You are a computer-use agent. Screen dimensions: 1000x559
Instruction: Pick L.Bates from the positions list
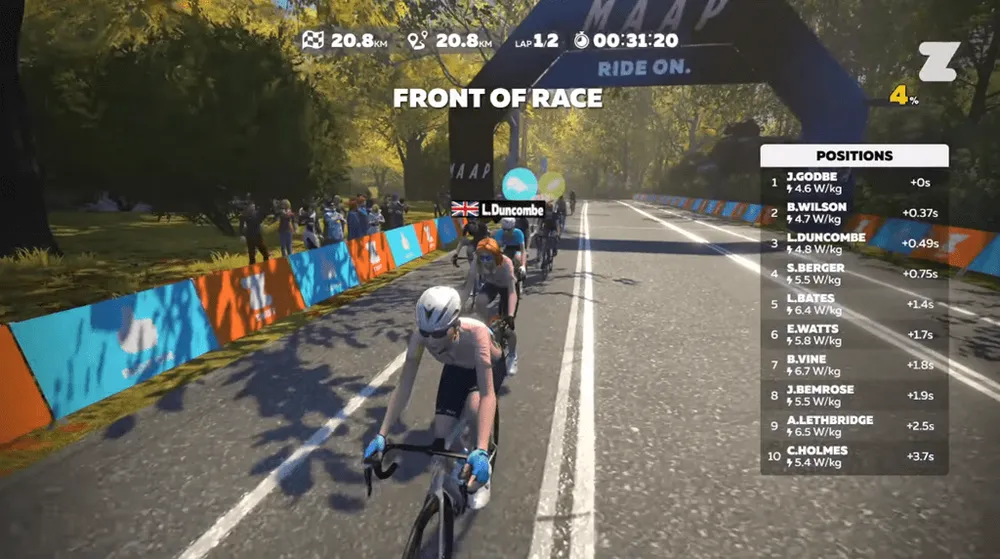(854, 304)
